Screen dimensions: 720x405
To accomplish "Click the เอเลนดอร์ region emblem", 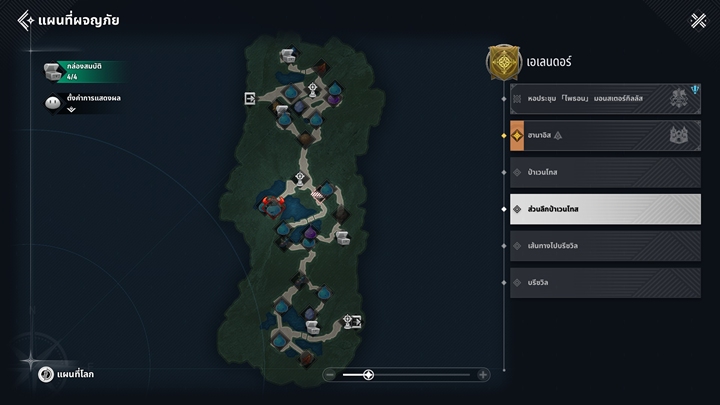I will pyautogui.click(x=502, y=61).
